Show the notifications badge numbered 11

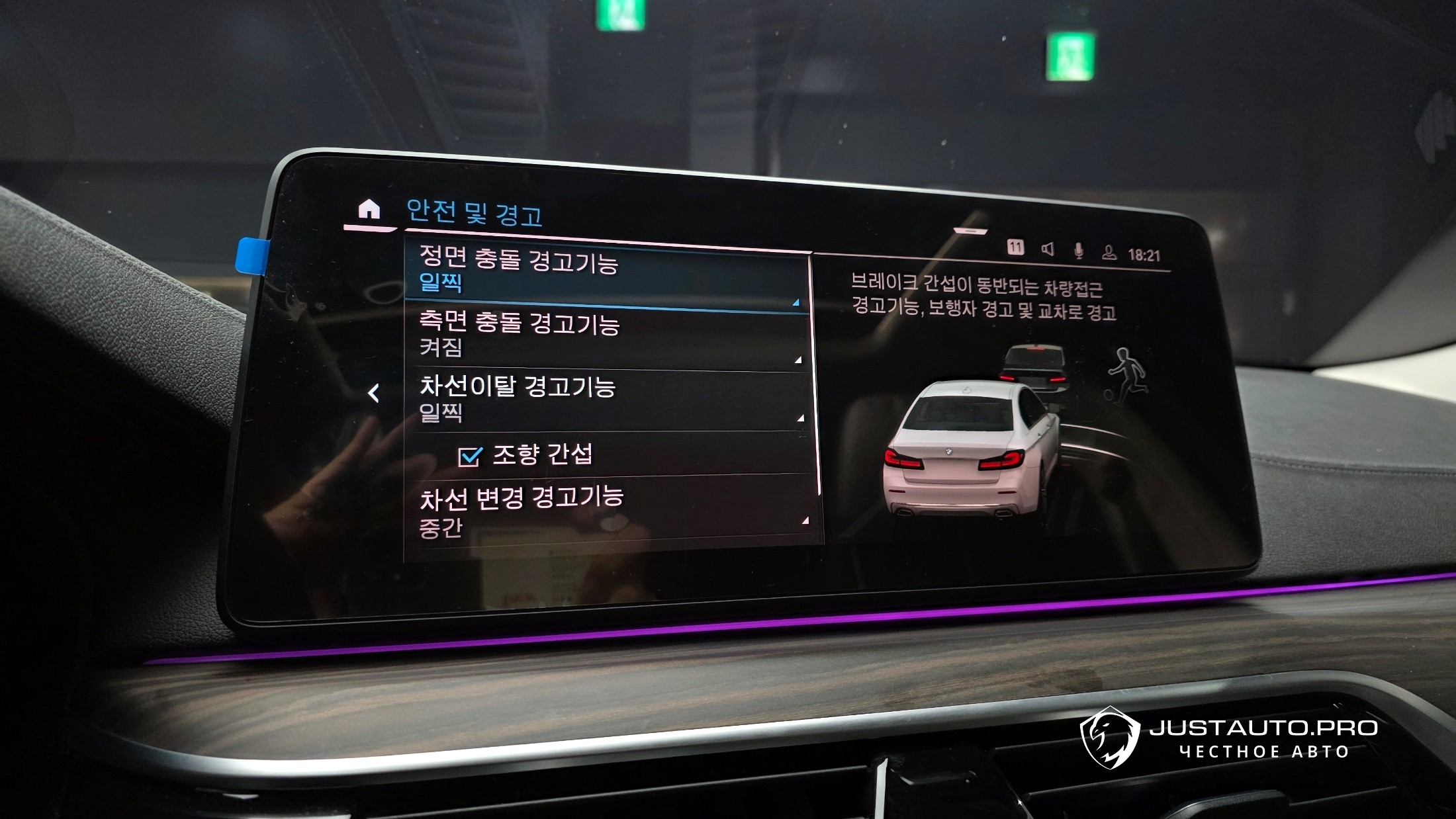(x=1015, y=247)
